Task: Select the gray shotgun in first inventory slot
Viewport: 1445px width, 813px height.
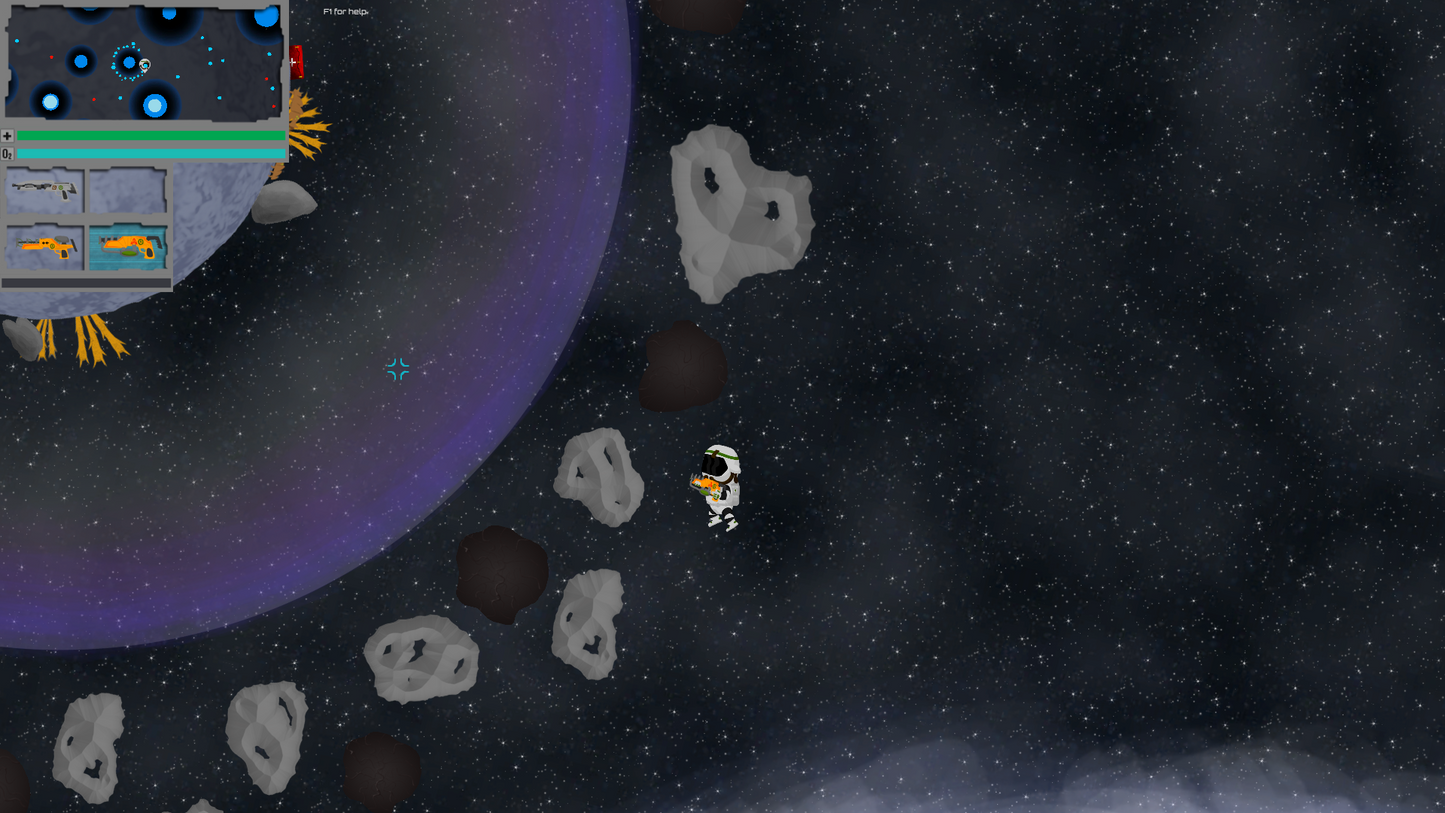Action: click(45, 190)
